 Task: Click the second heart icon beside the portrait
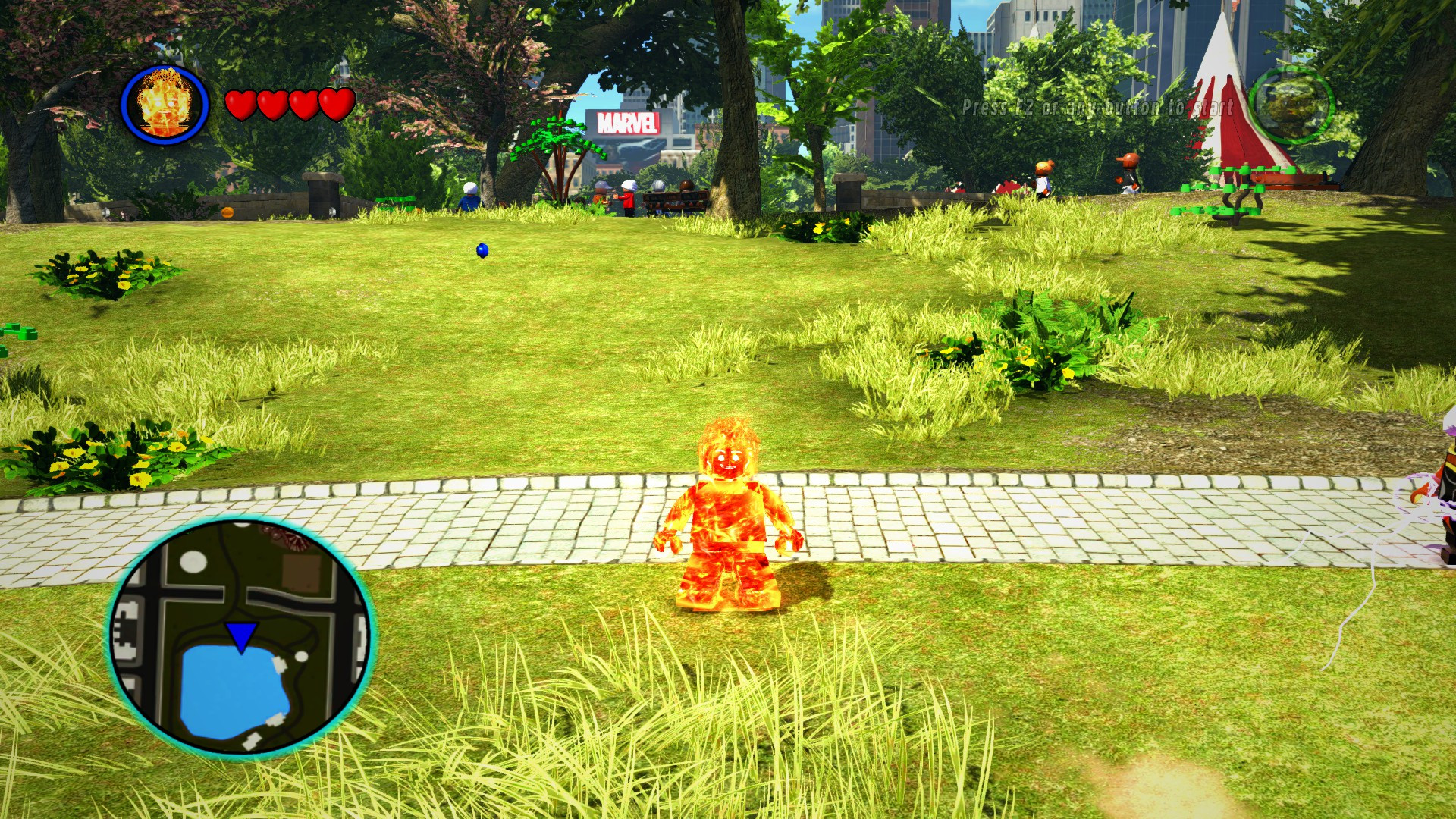(x=272, y=103)
